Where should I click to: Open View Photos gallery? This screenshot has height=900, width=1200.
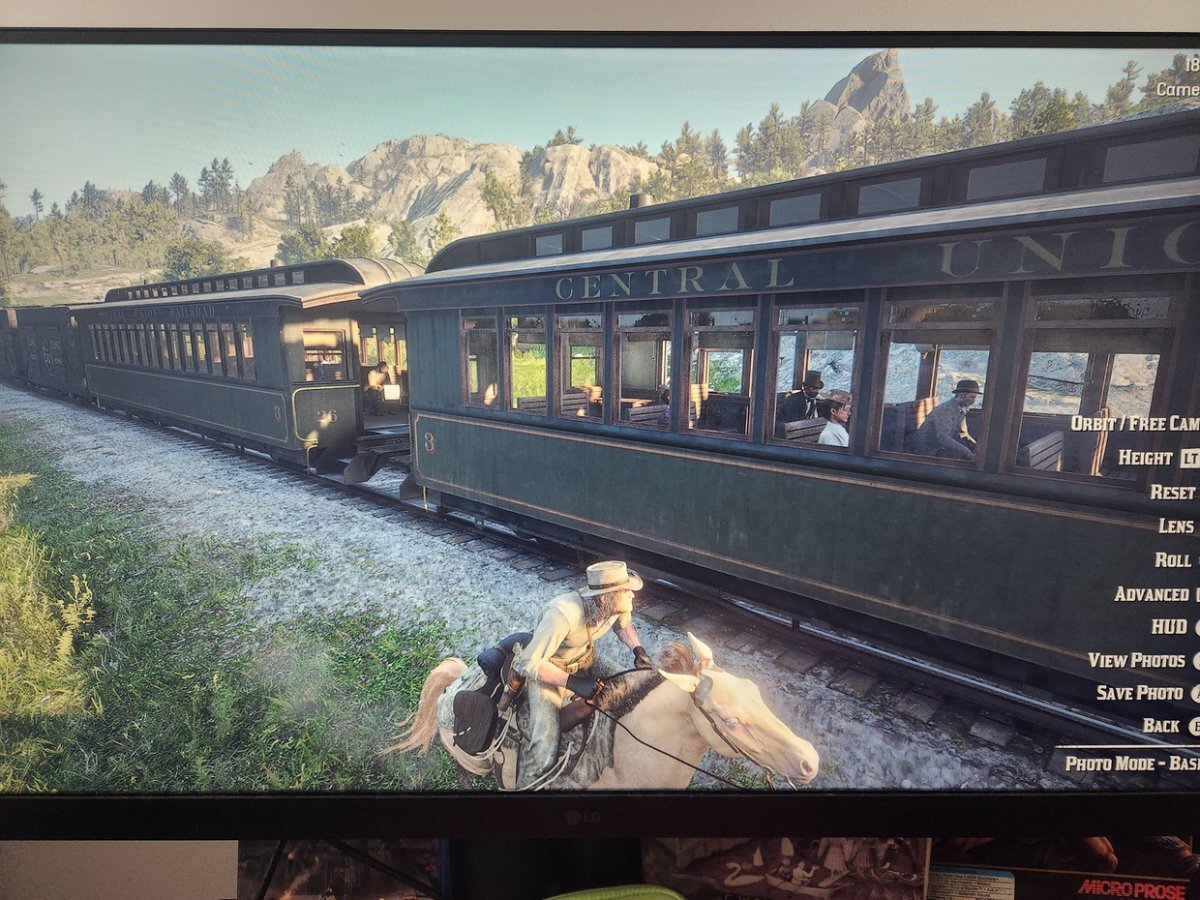point(1136,660)
